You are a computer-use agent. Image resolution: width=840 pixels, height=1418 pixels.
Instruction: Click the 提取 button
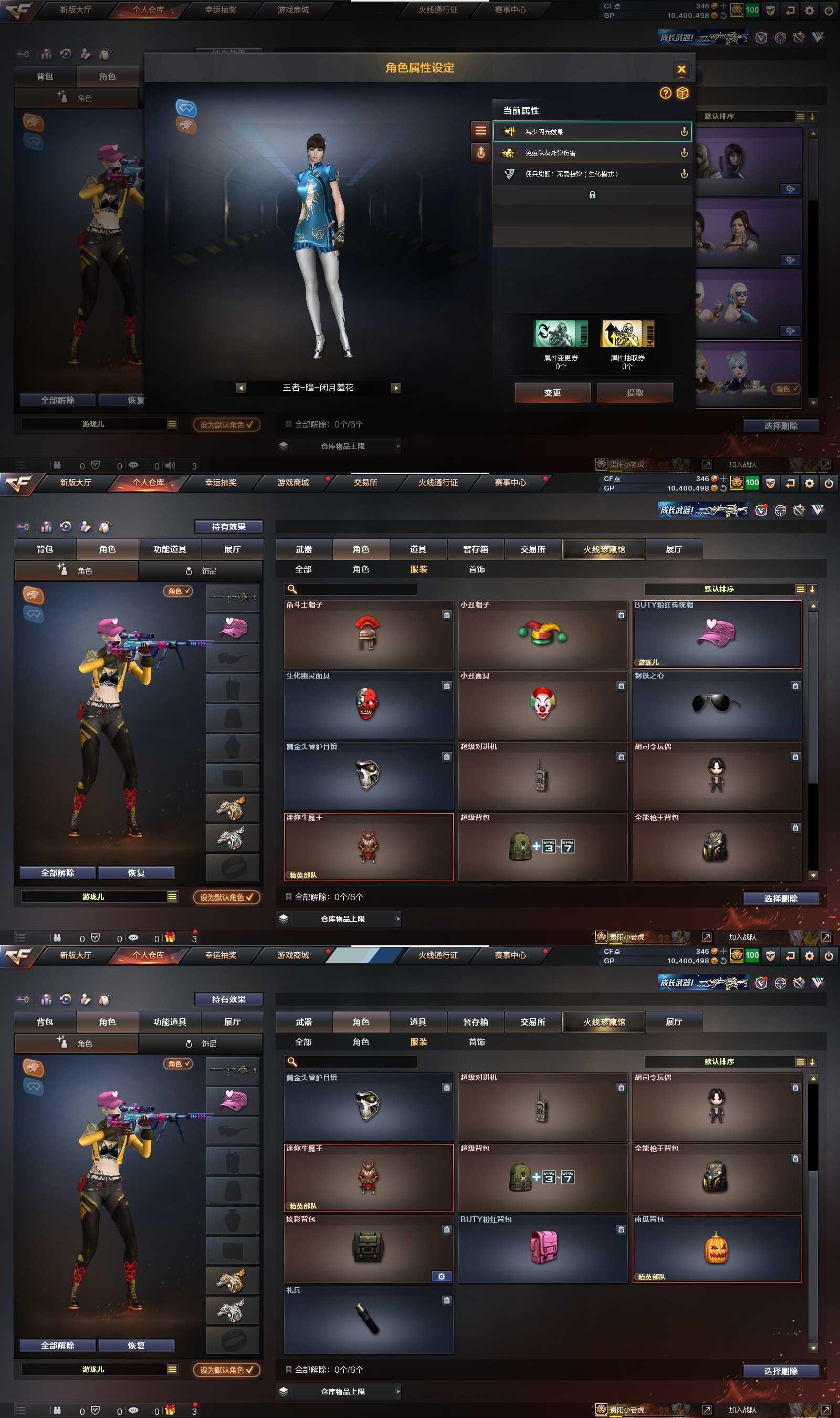[x=635, y=392]
